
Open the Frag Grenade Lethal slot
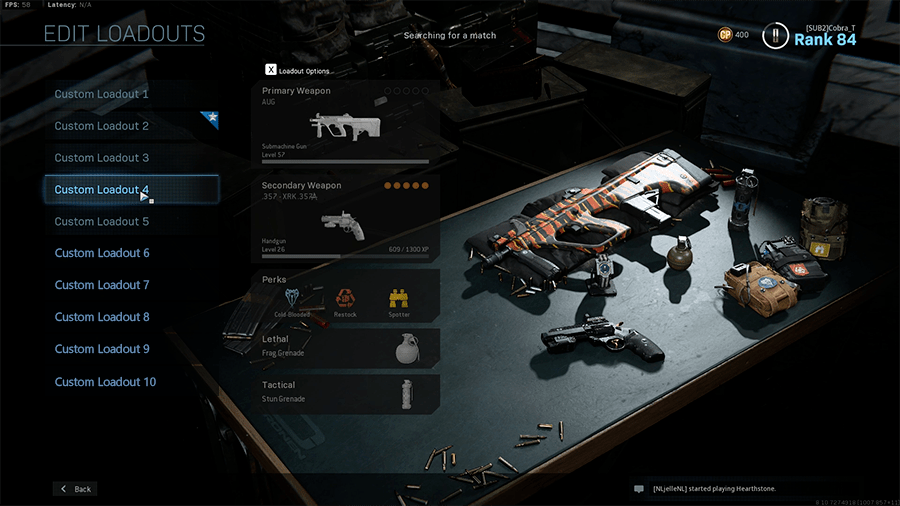pos(345,346)
